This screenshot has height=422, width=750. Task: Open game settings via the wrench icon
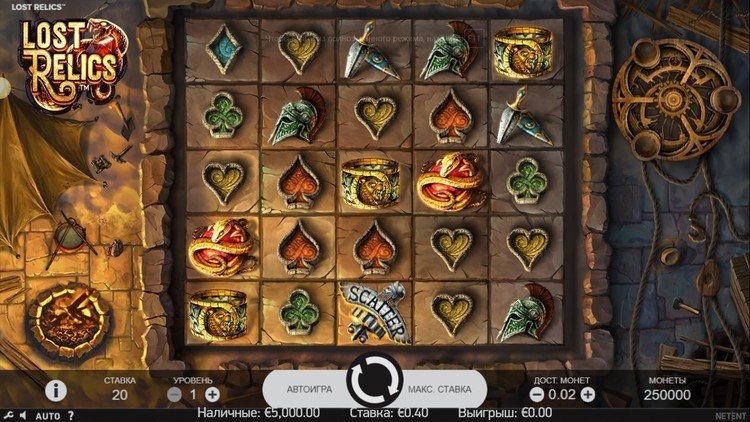[7, 415]
